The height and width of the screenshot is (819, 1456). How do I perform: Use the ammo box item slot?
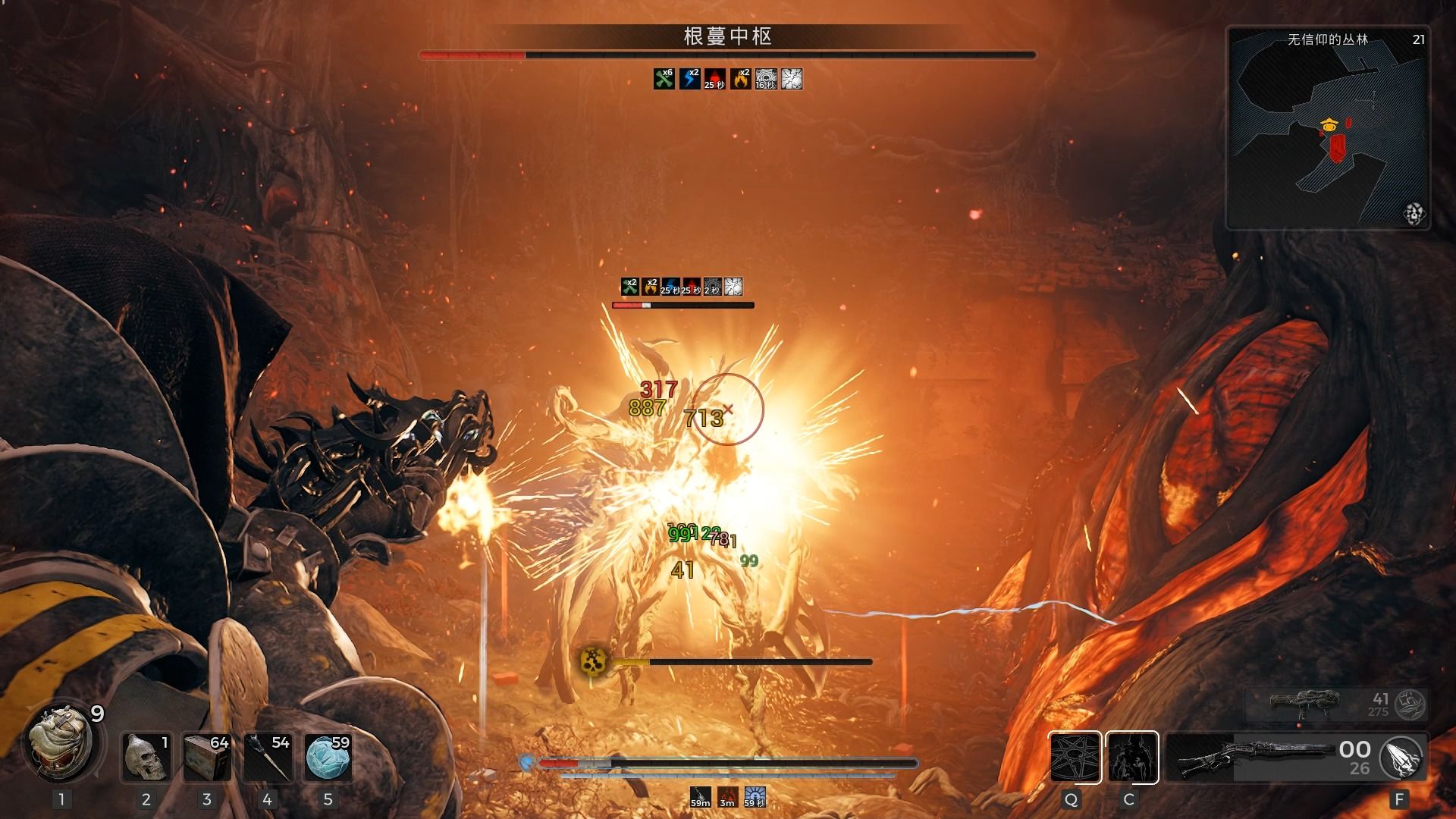click(206, 757)
